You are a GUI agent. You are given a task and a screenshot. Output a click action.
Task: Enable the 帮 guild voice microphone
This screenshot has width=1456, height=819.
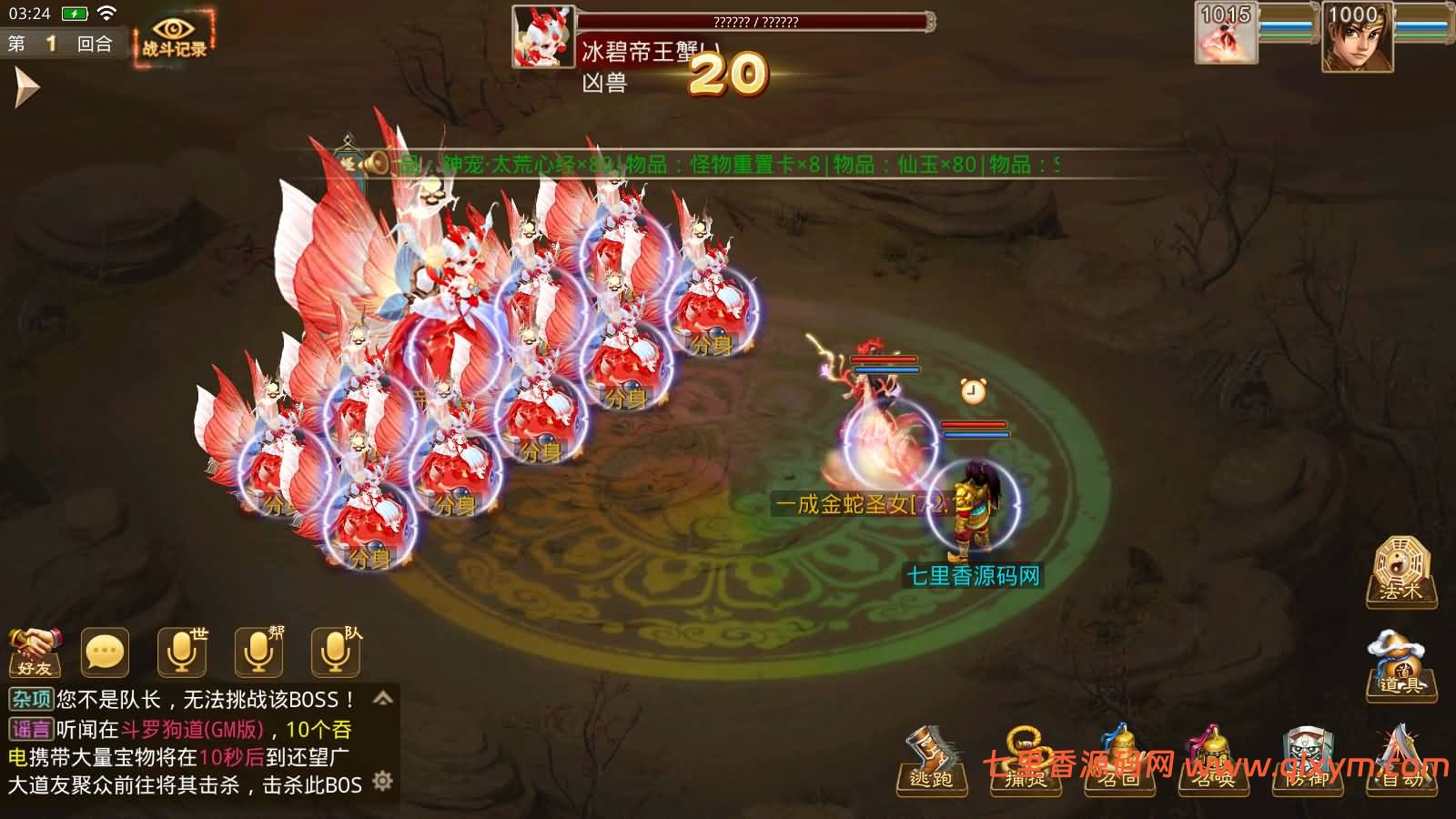pyautogui.click(x=258, y=651)
